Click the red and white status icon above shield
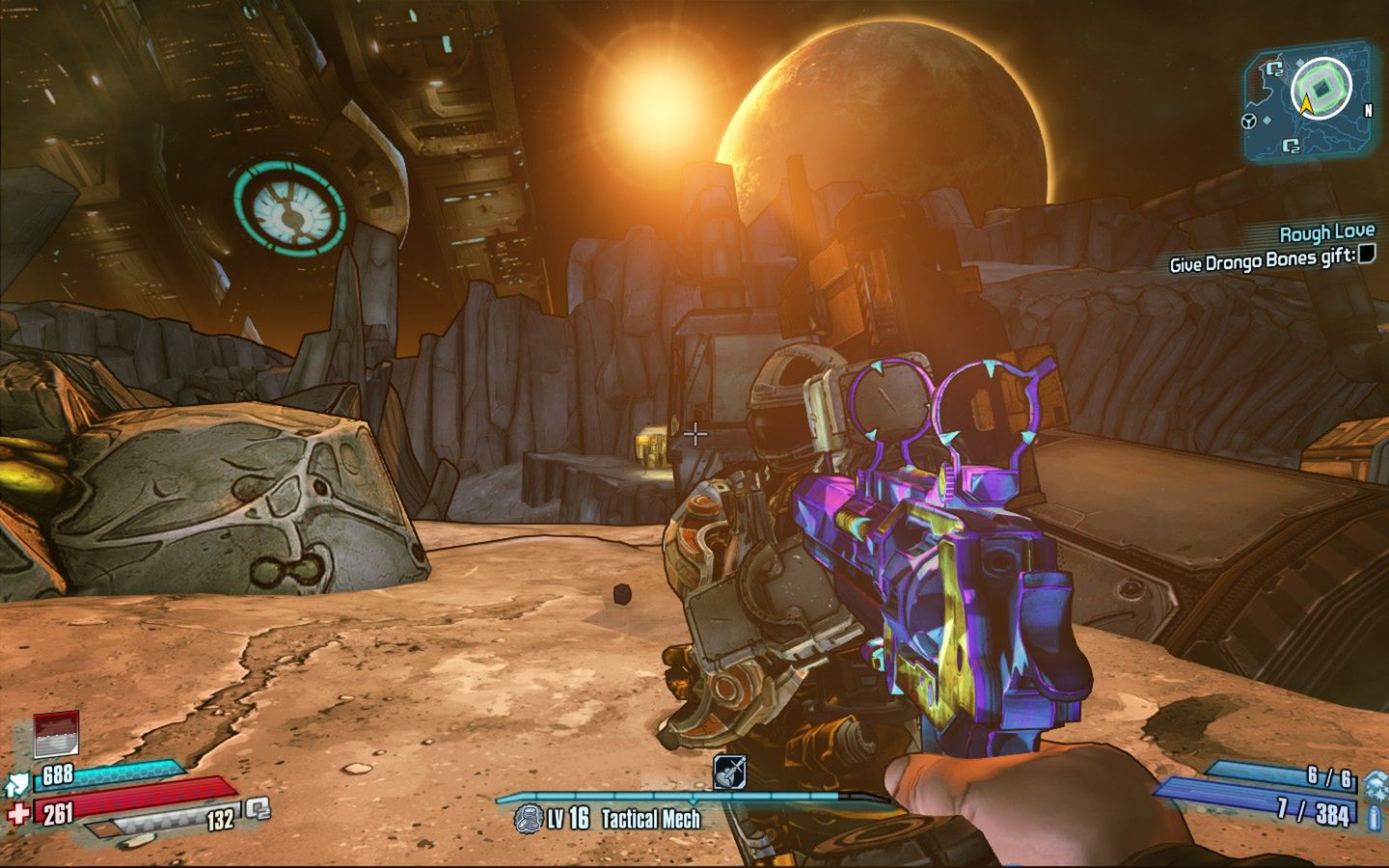This screenshot has height=868, width=1389. click(56, 735)
